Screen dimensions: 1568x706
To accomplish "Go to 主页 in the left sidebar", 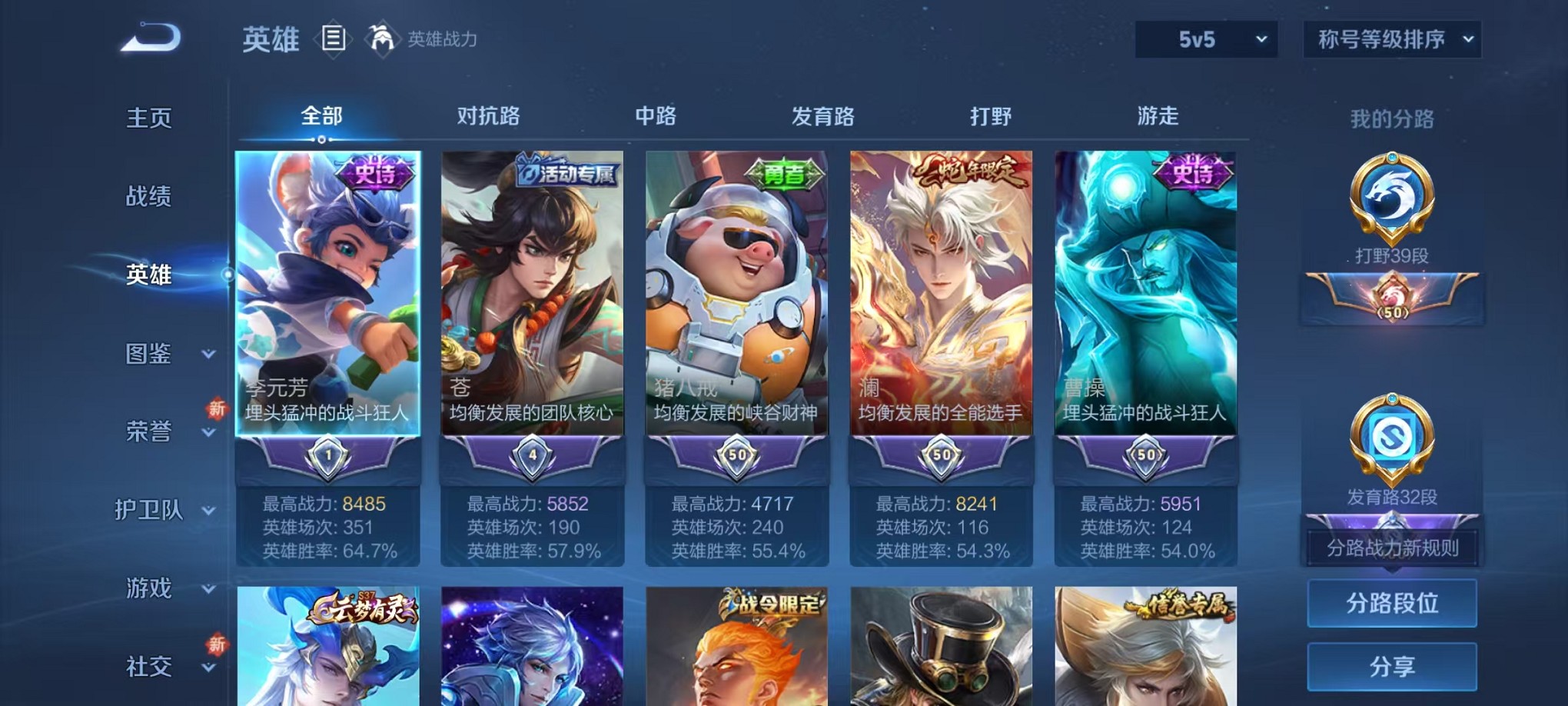I will click(148, 118).
